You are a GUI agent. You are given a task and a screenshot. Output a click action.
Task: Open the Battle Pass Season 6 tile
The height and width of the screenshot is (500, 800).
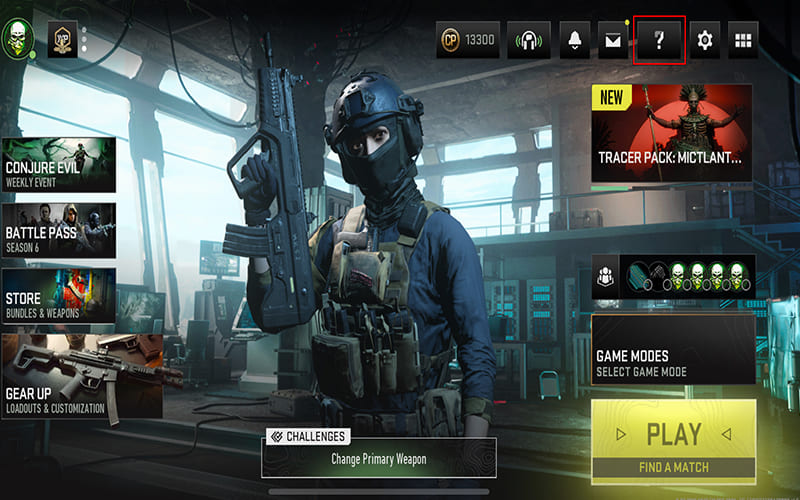(x=59, y=231)
